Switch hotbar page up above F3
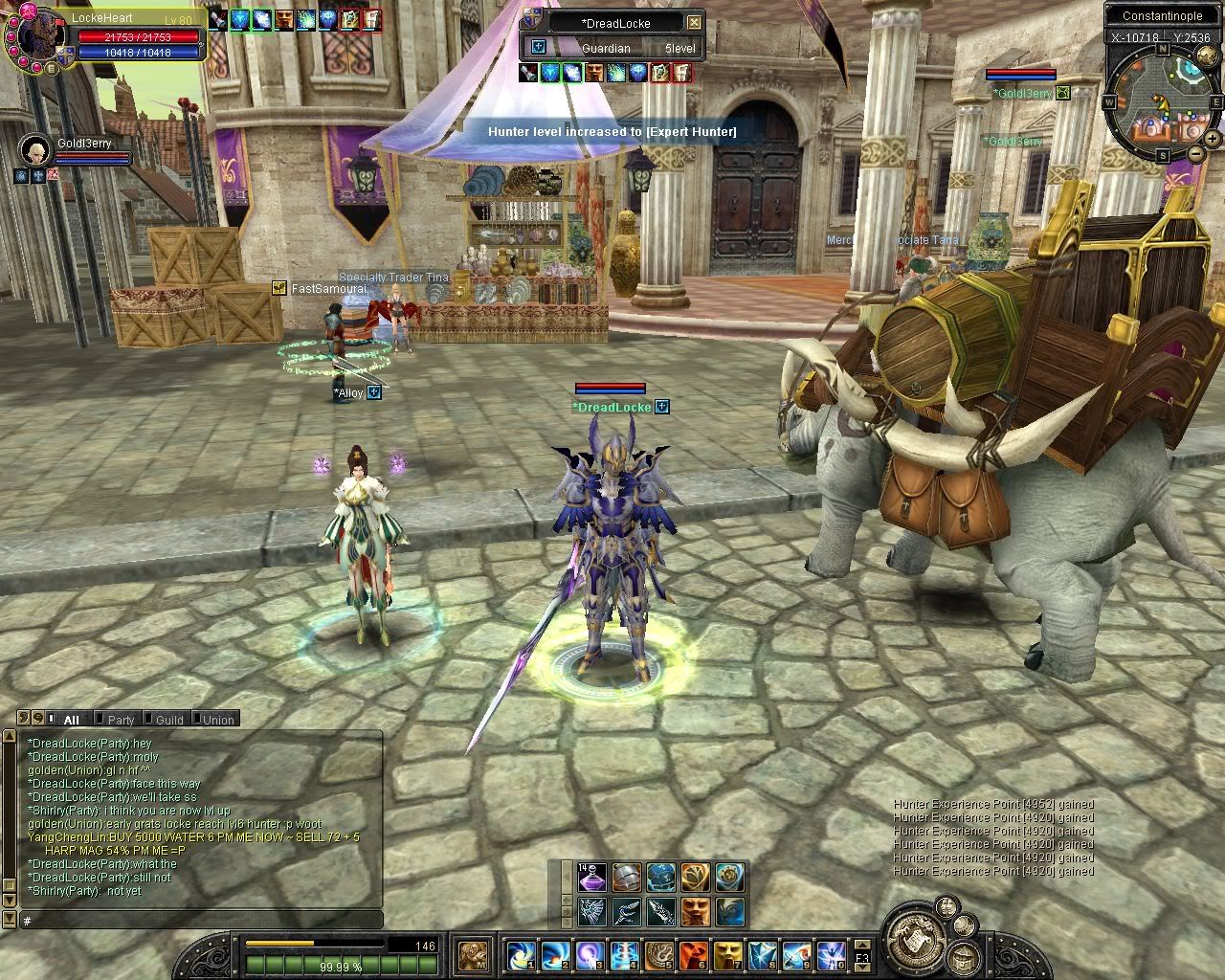 [x=861, y=947]
